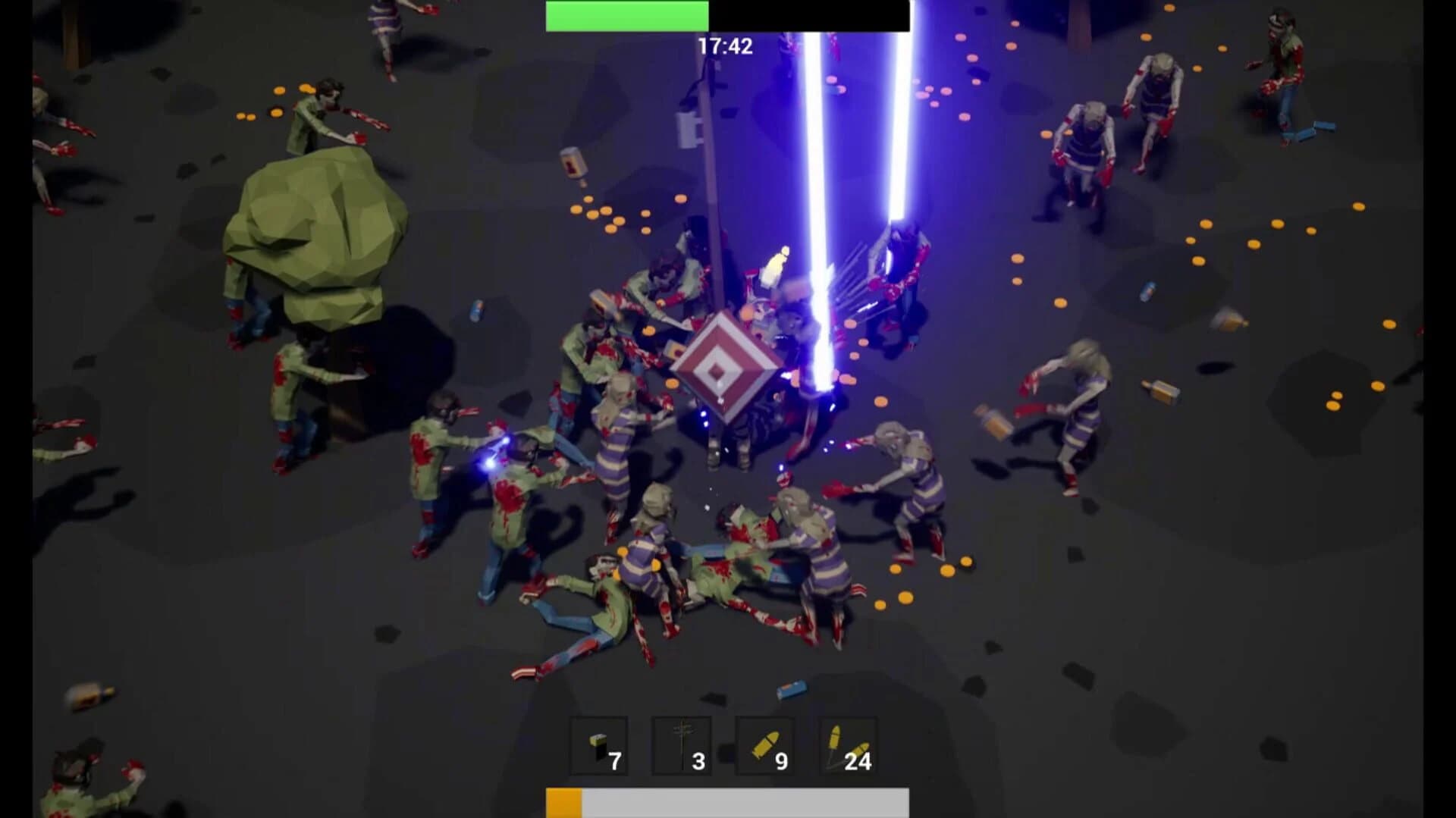1456x818 pixels.
Task: Click the match timer showing 17:42
Action: [x=723, y=45]
